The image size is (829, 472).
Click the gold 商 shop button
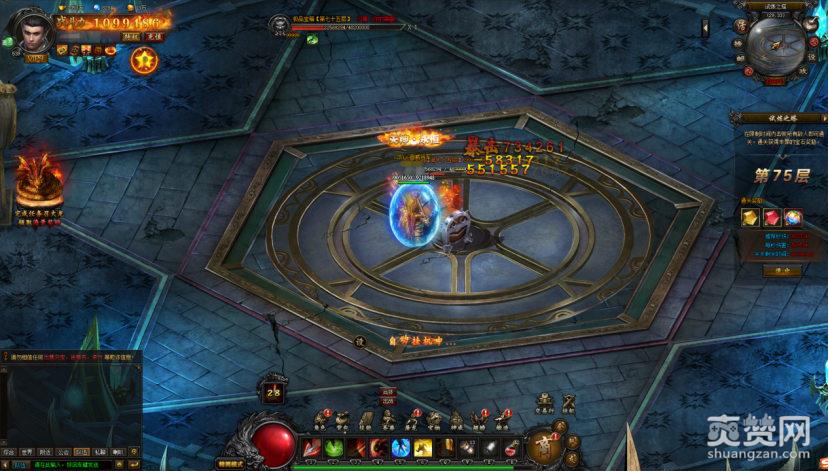(x=543, y=441)
